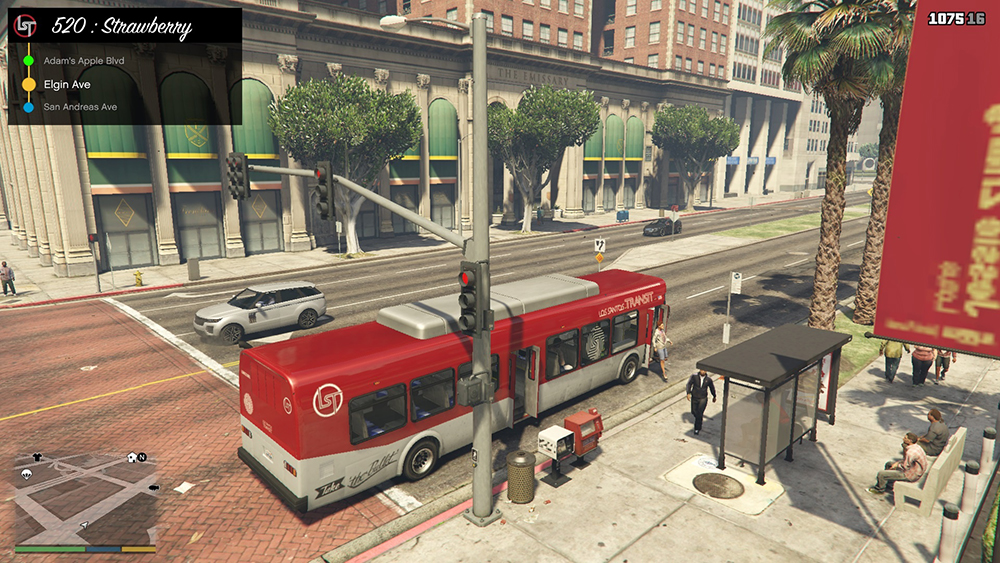Click the north compass marker on minimap
This screenshot has height=563, width=1000.
point(142,458)
